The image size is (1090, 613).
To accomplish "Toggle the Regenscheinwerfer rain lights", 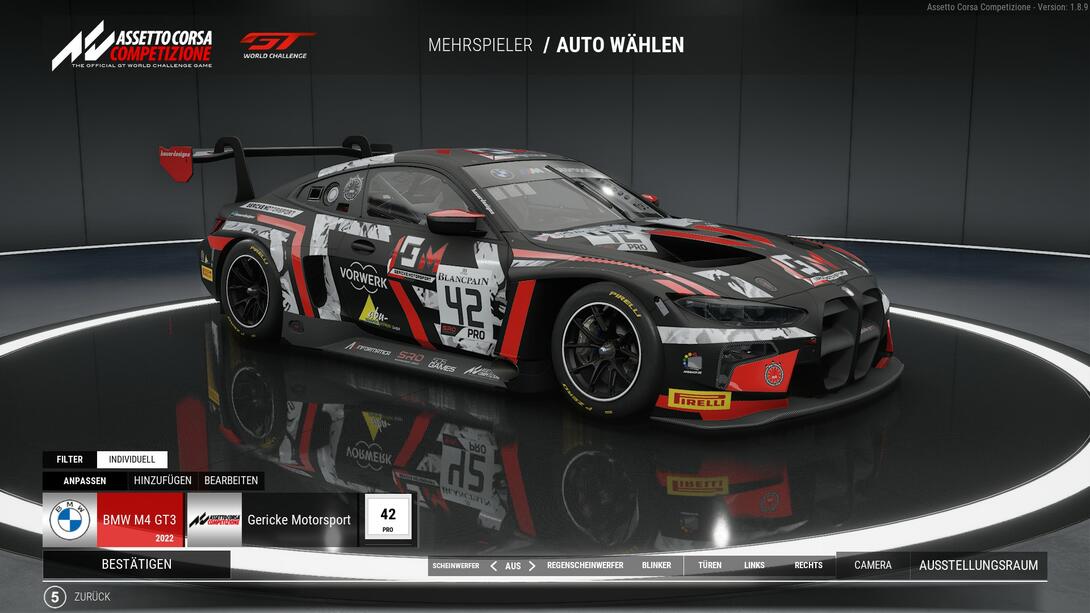I will click(x=585, y=565).
